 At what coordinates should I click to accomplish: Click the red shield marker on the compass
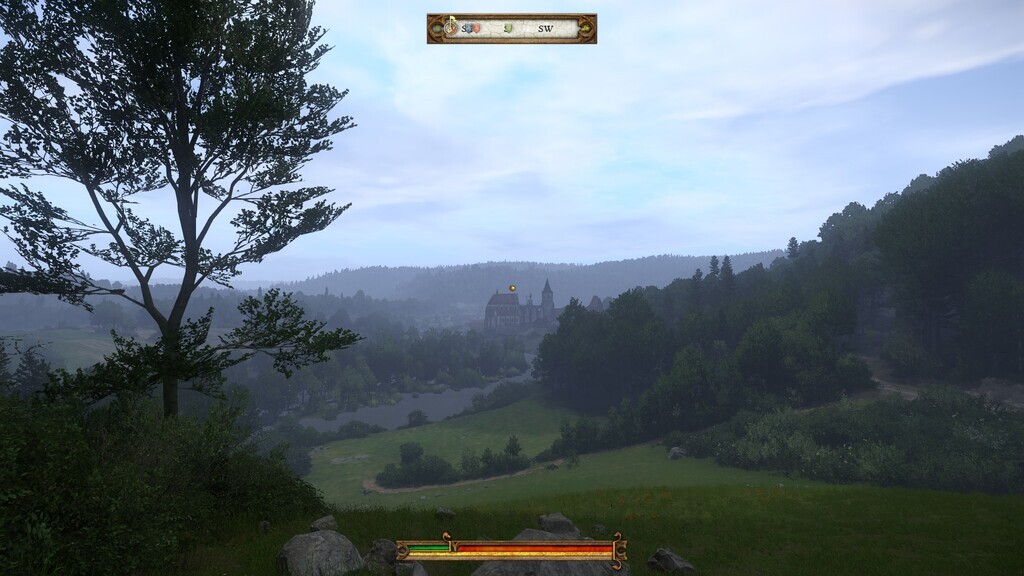point(476,28)
